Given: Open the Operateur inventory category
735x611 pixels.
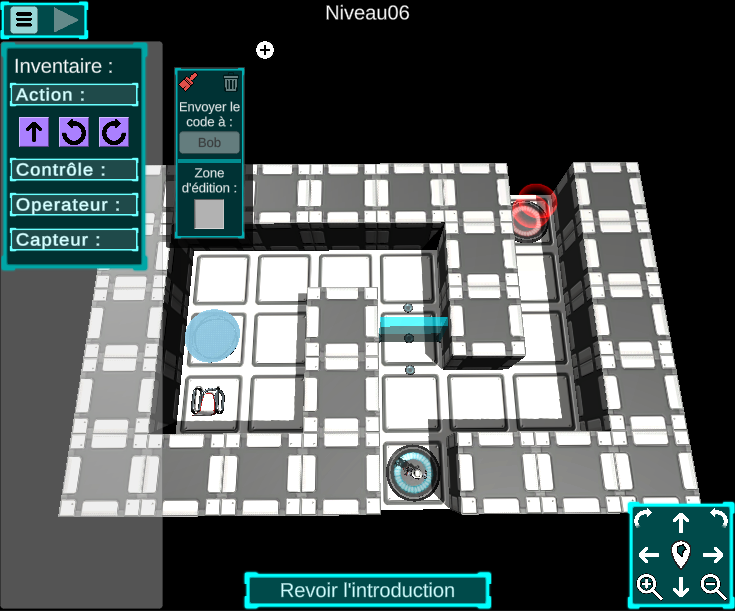Looking at the screenshot, I should point(74,205).
